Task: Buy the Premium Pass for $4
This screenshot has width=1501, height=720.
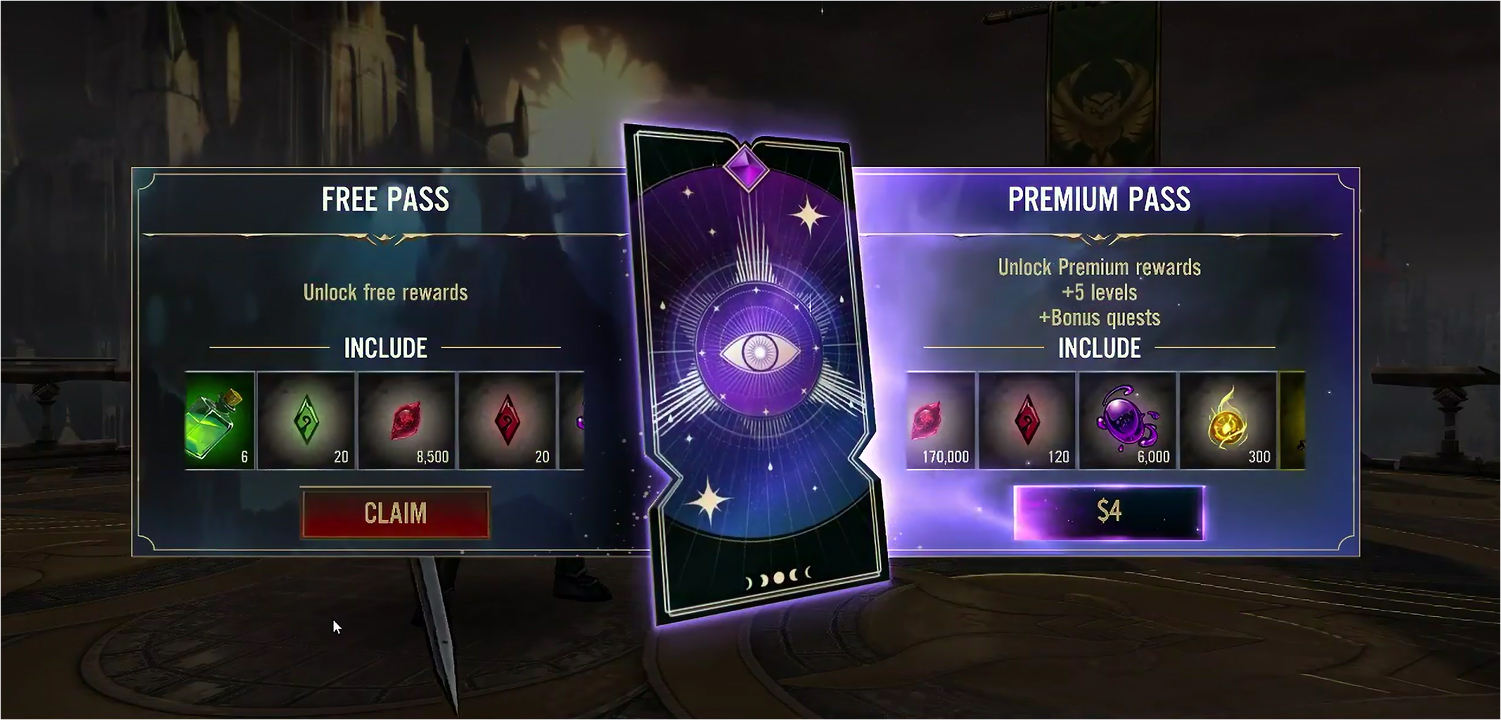Action: pyautogui.click(x=1109, y=512)
